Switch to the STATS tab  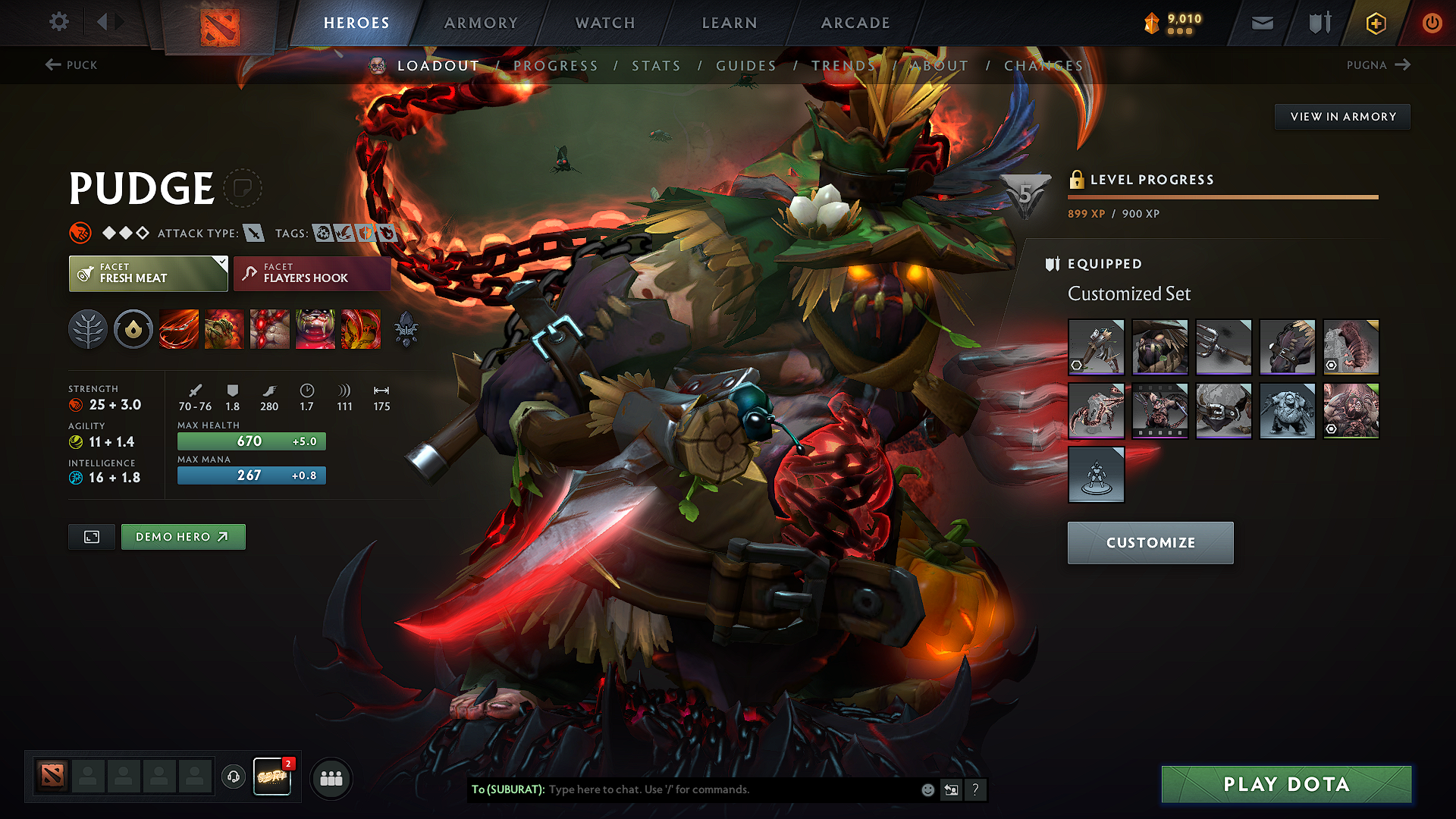click(x=657, y=66)
